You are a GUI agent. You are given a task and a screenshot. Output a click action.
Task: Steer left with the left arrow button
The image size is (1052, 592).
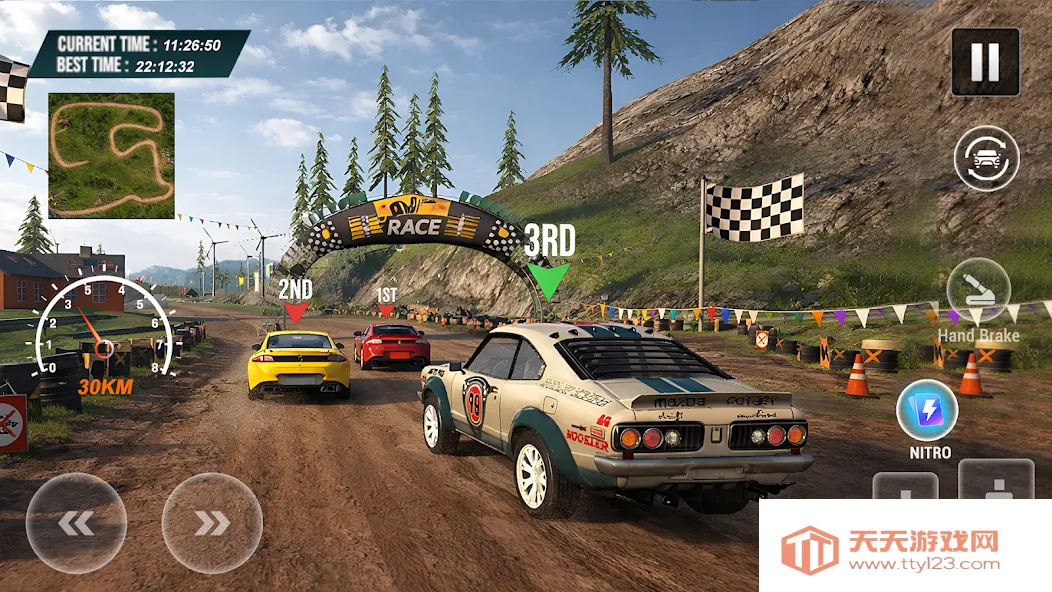pyautogui.click(x=76, y=523)
